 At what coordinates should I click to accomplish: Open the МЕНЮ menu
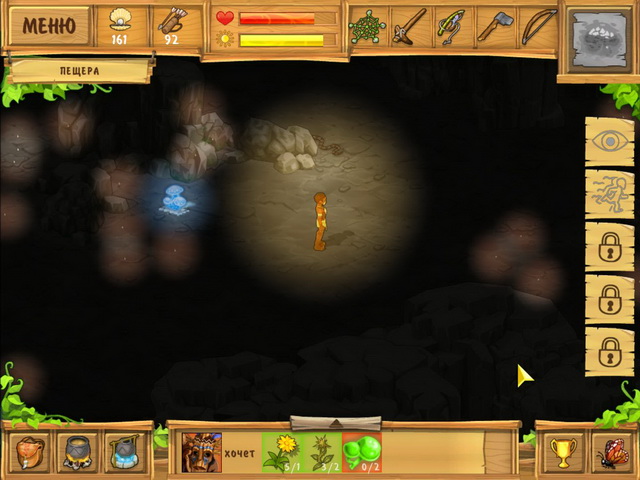point(49,26)
